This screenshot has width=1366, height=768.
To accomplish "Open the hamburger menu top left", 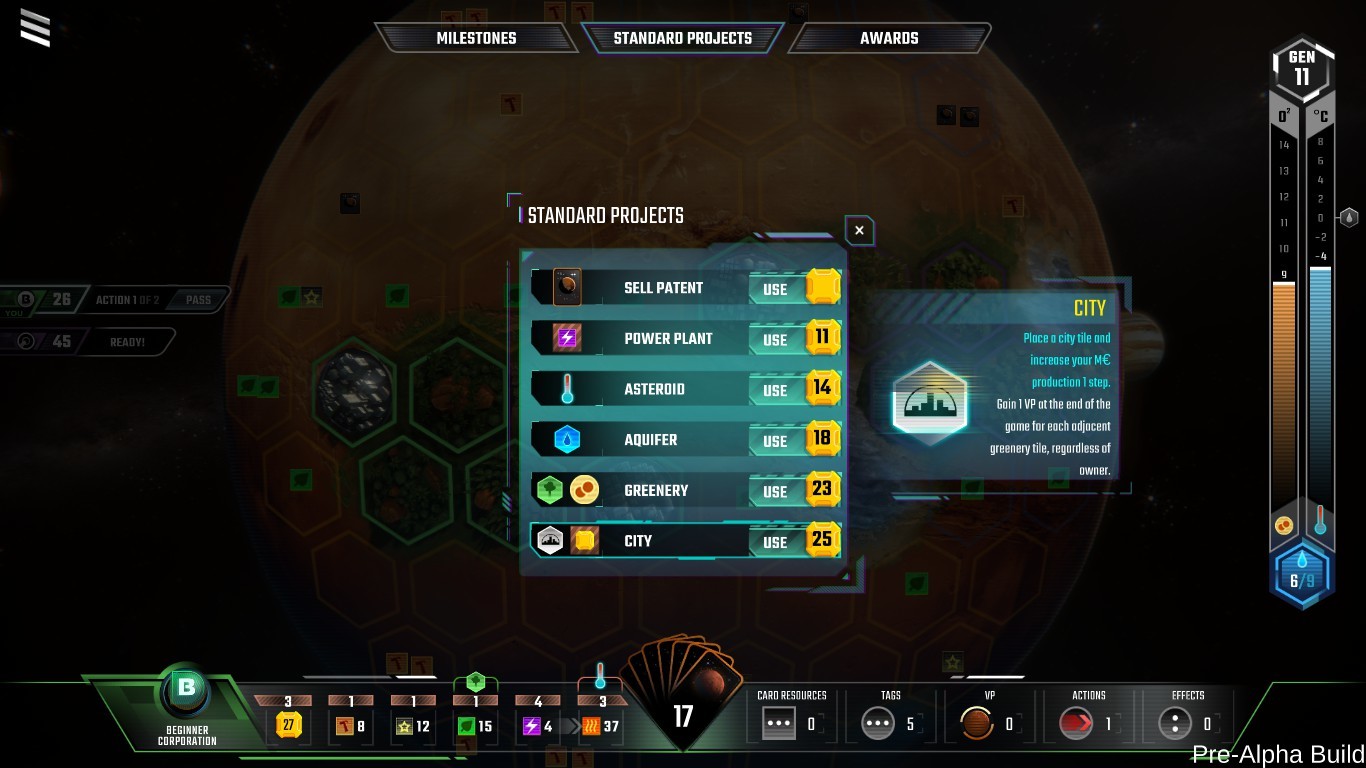I will (35, 28).
